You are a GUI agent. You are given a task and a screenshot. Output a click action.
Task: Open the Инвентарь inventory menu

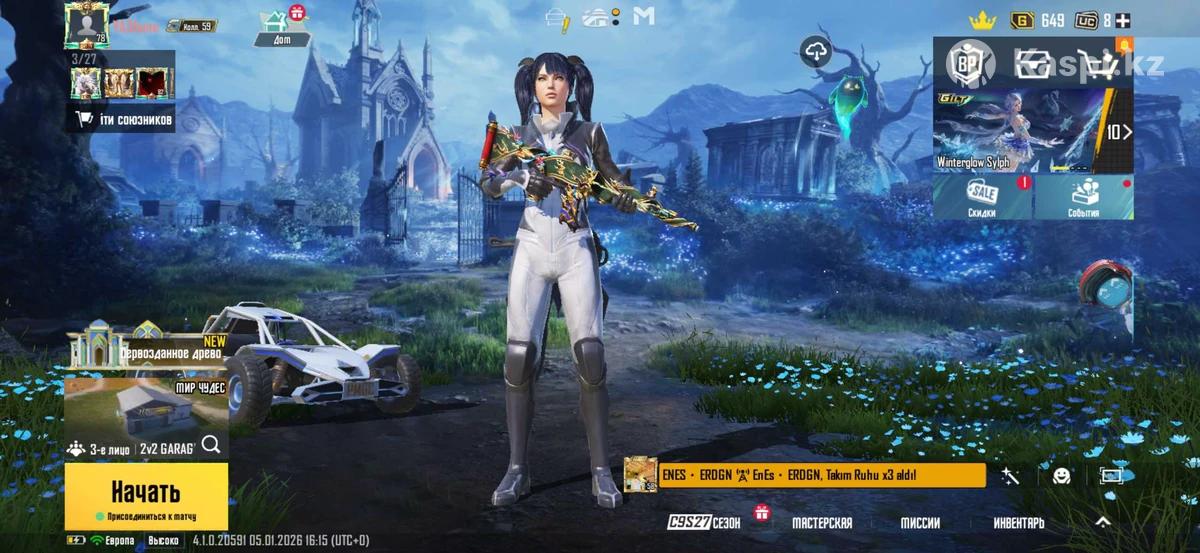pyautogui.click(x=1019, y=523)
